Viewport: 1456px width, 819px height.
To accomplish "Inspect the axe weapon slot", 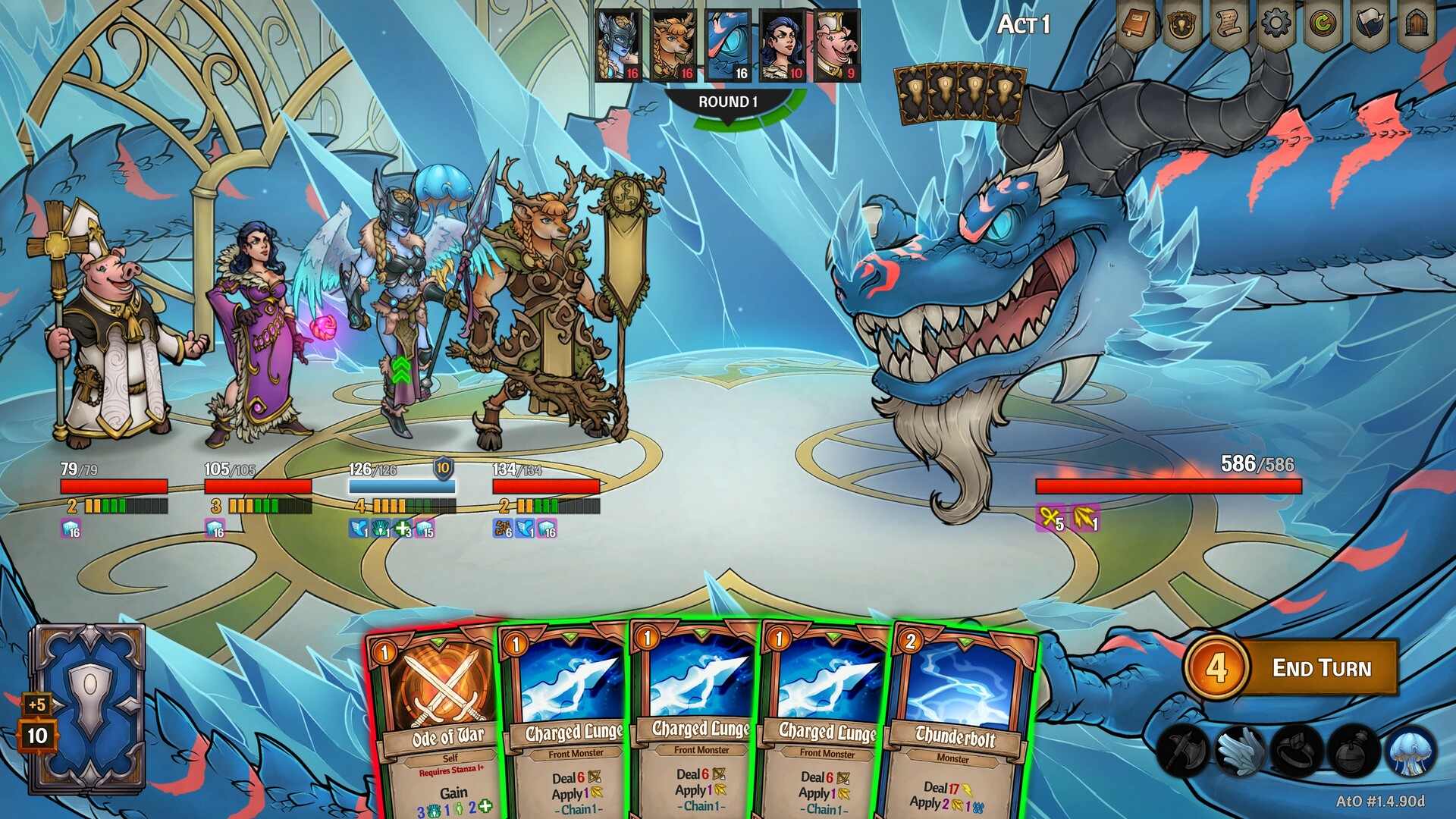I will (1182, 751).
